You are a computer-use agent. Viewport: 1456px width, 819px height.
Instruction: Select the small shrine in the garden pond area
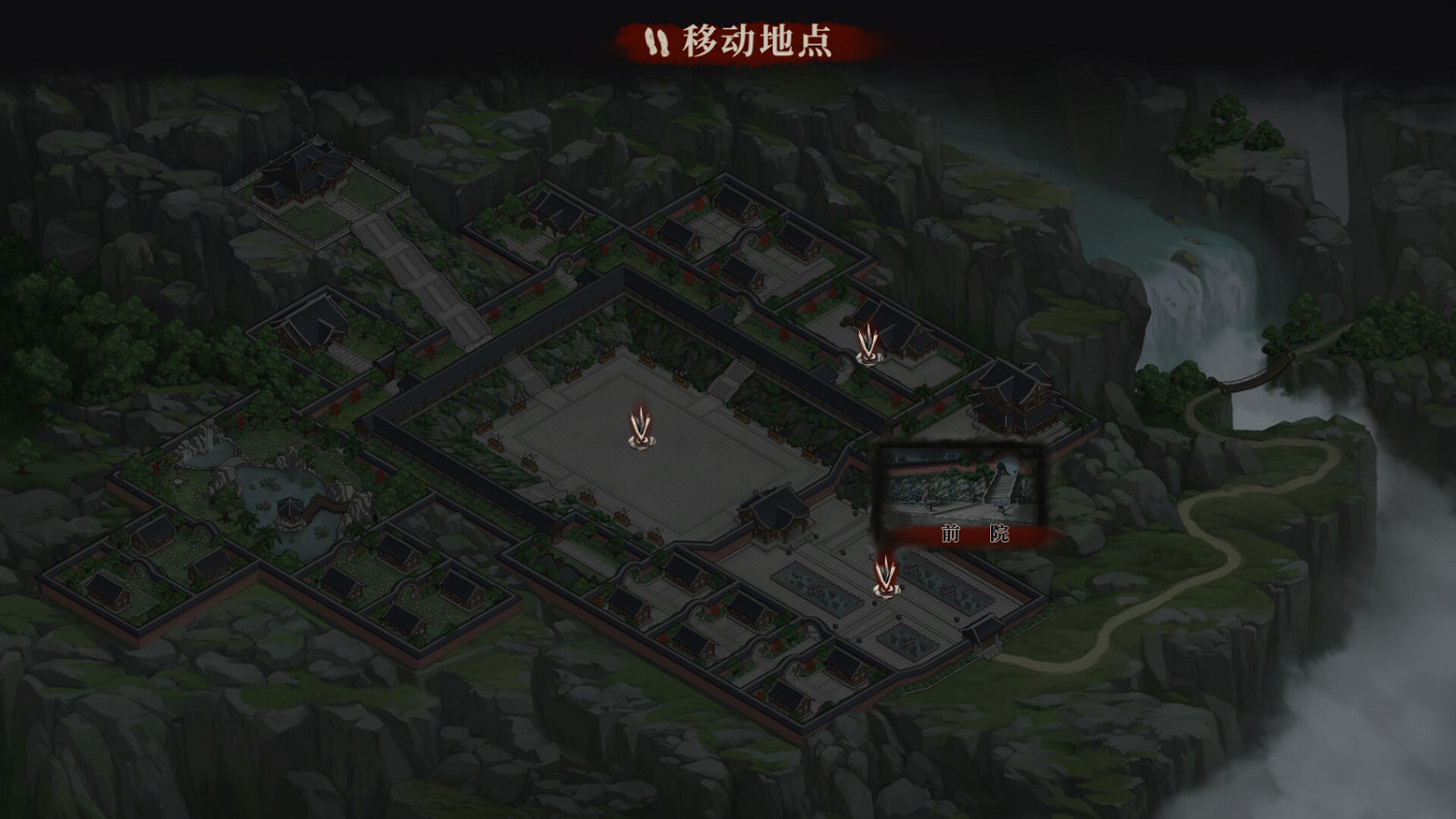click(x=288, y=507)
